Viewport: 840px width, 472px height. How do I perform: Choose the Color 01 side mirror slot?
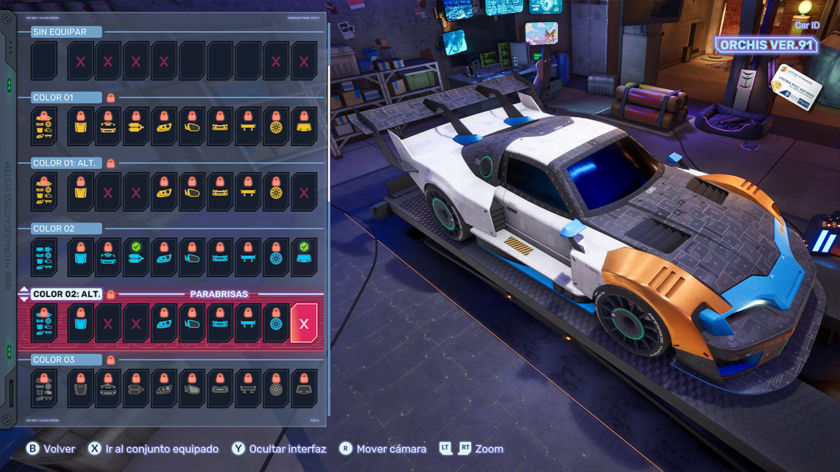pos(192,127)
